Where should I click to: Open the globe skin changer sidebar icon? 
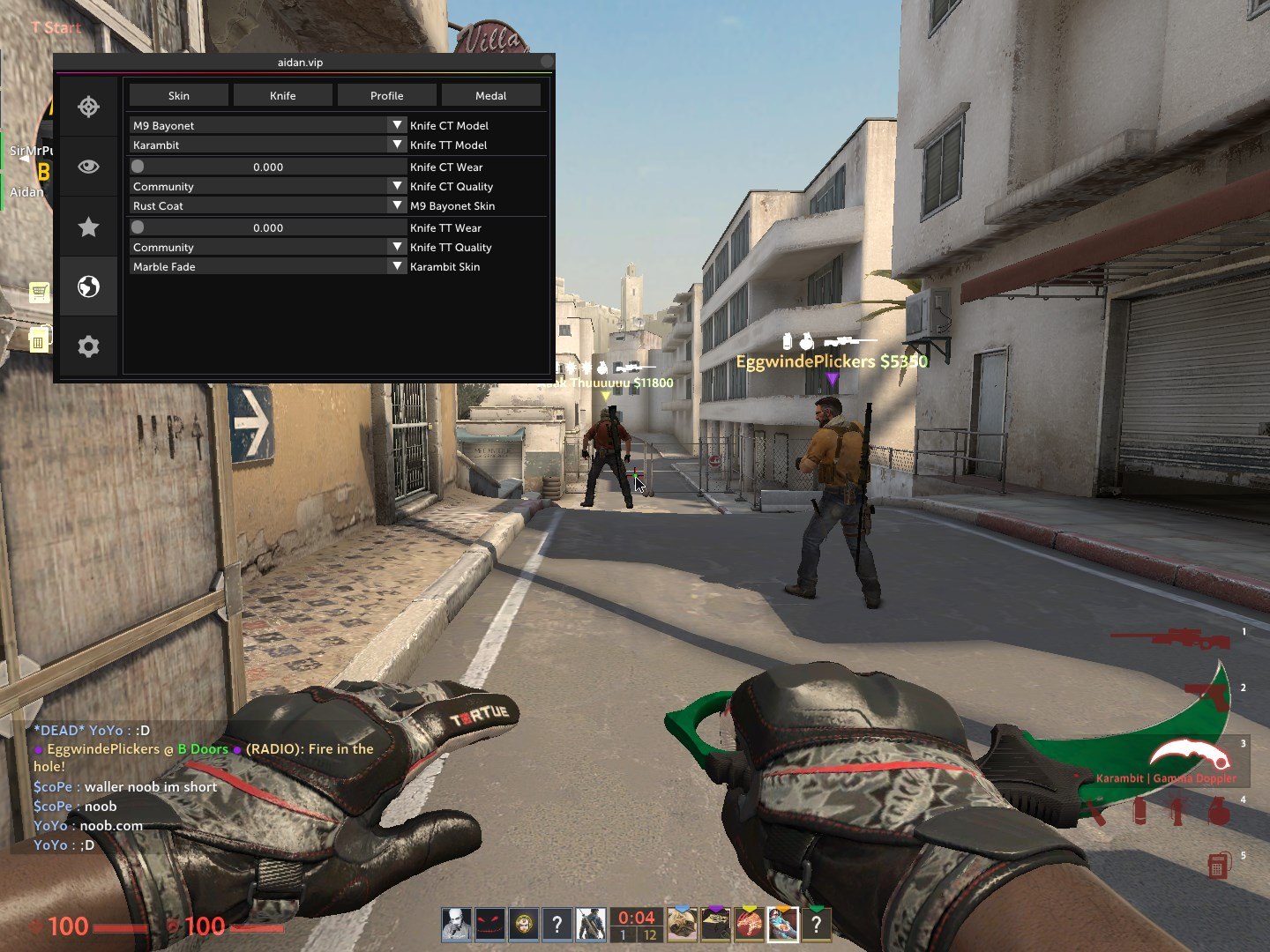[x=88, y=286]
